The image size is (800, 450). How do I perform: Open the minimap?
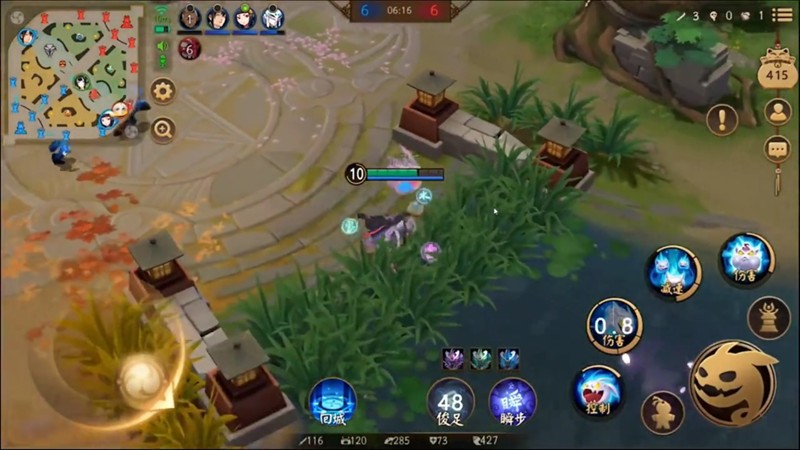70,71
